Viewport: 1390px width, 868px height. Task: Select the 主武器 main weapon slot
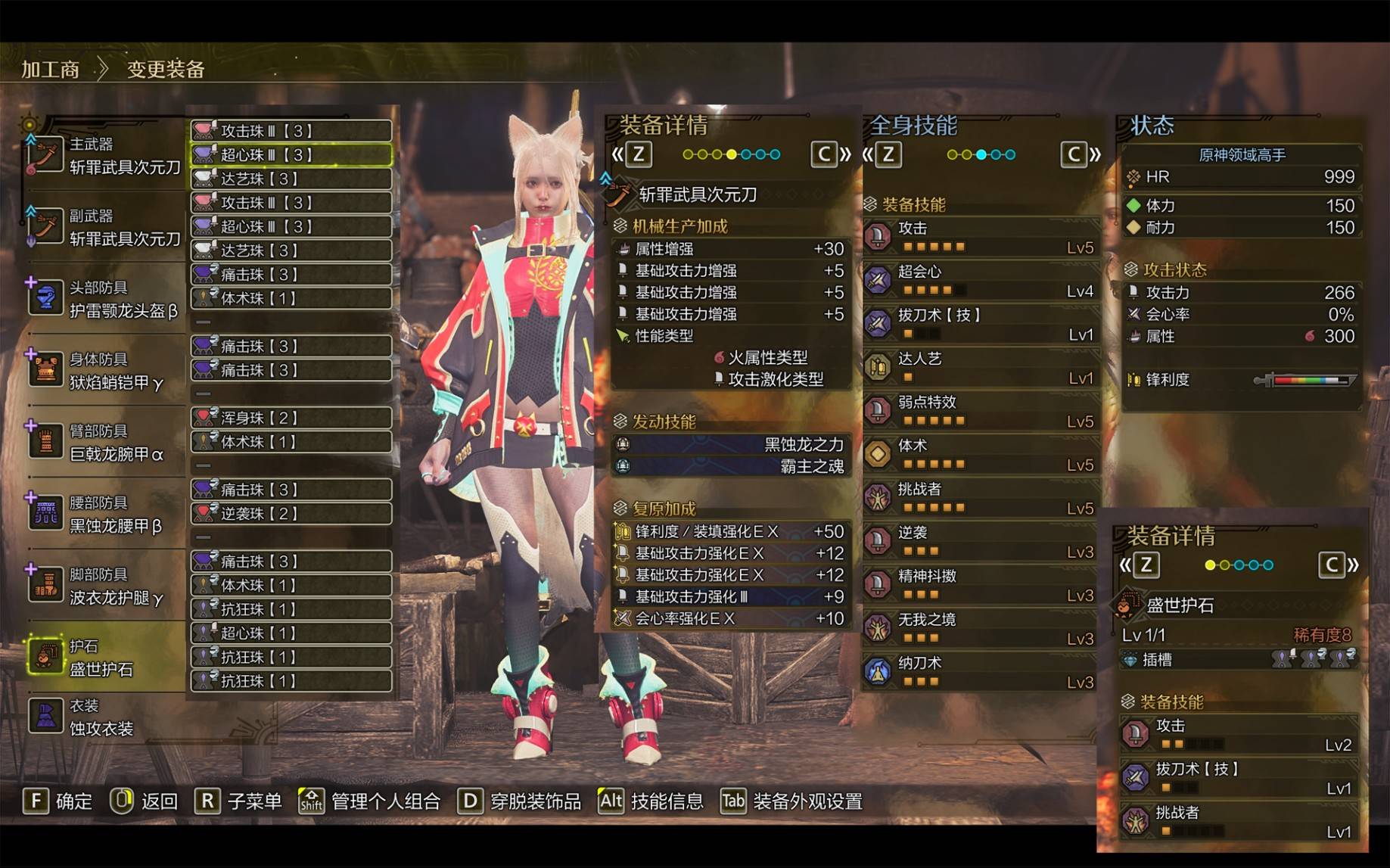click(x=106, y=156)
